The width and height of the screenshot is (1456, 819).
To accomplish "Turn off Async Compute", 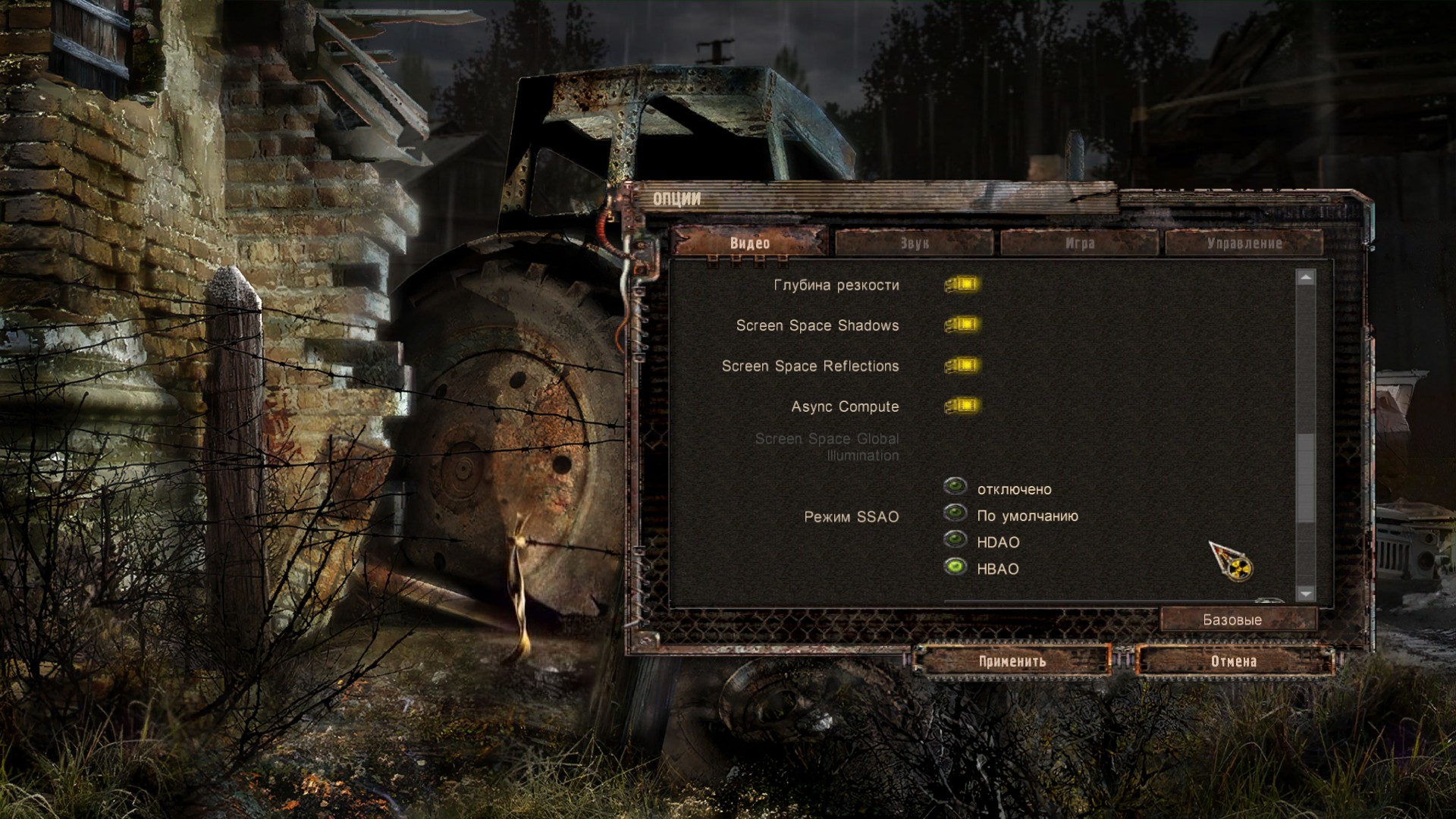I will click(962, 406).
